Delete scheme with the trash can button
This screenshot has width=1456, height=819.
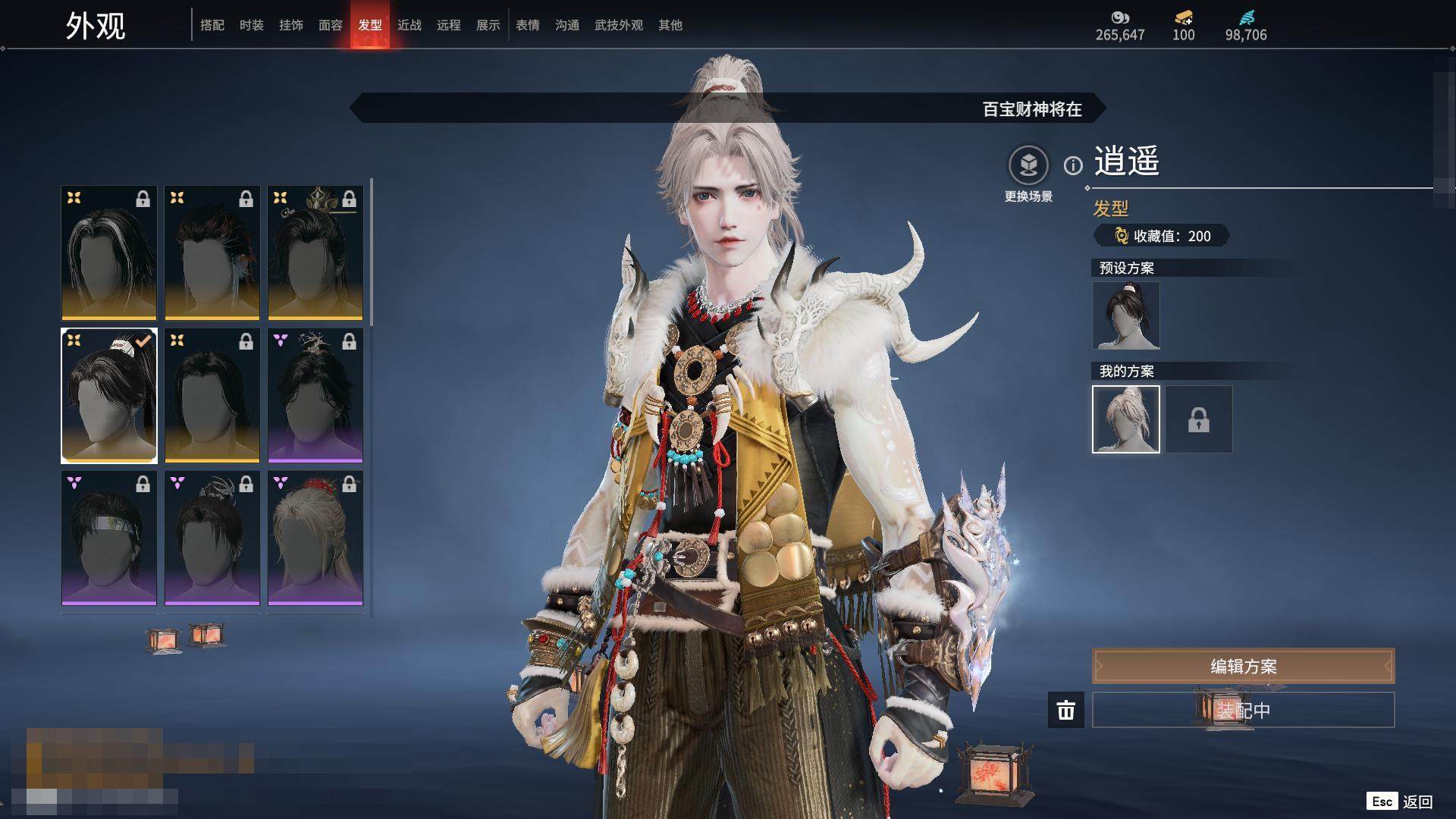point(1066,710)
